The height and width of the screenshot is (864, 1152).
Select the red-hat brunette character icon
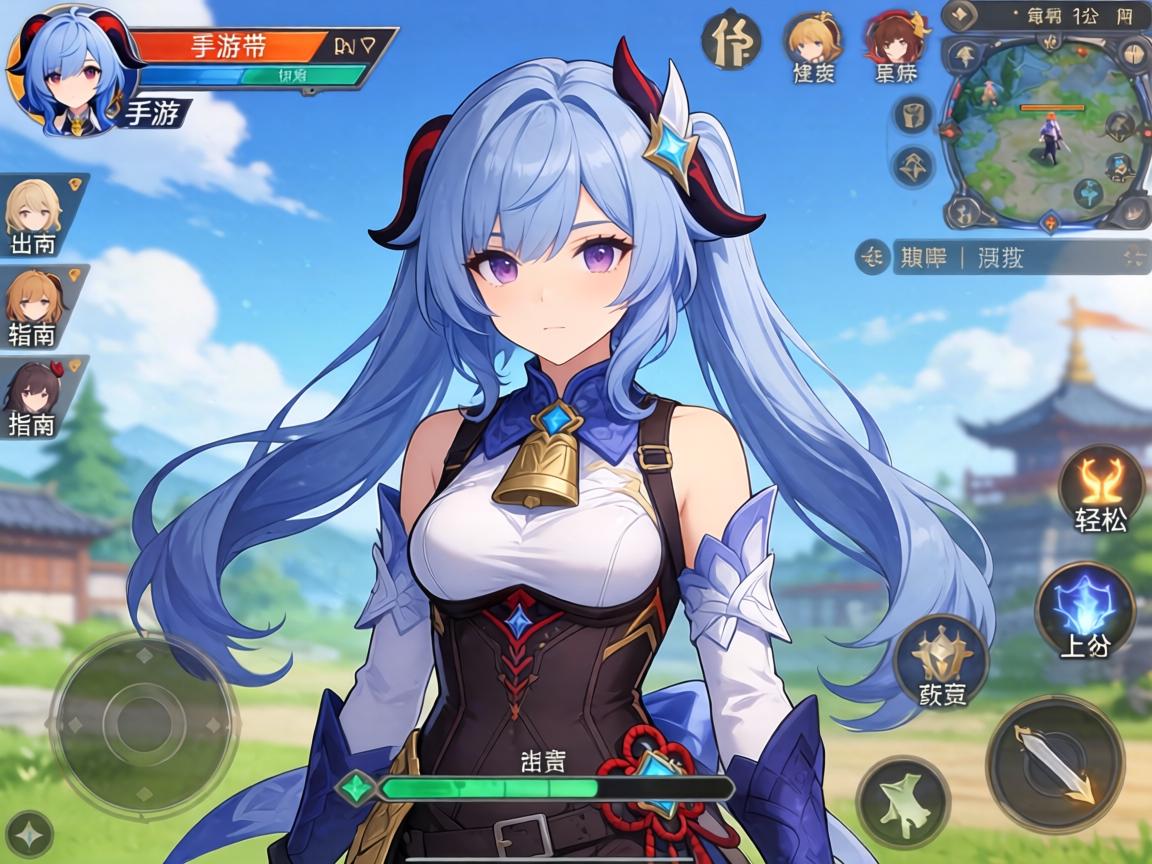895,40
